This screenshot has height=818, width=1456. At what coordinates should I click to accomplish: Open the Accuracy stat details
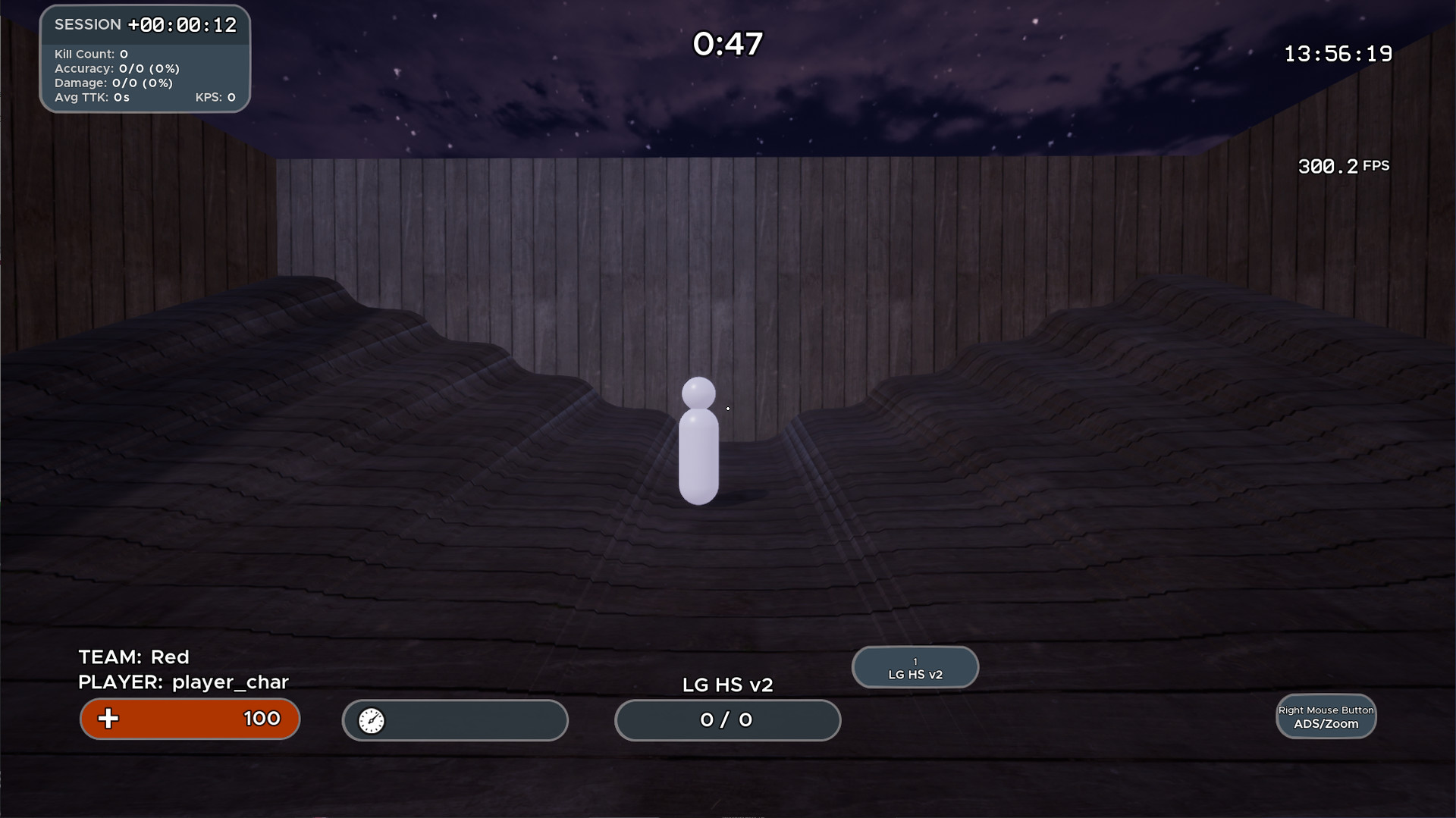pos(118,68)
